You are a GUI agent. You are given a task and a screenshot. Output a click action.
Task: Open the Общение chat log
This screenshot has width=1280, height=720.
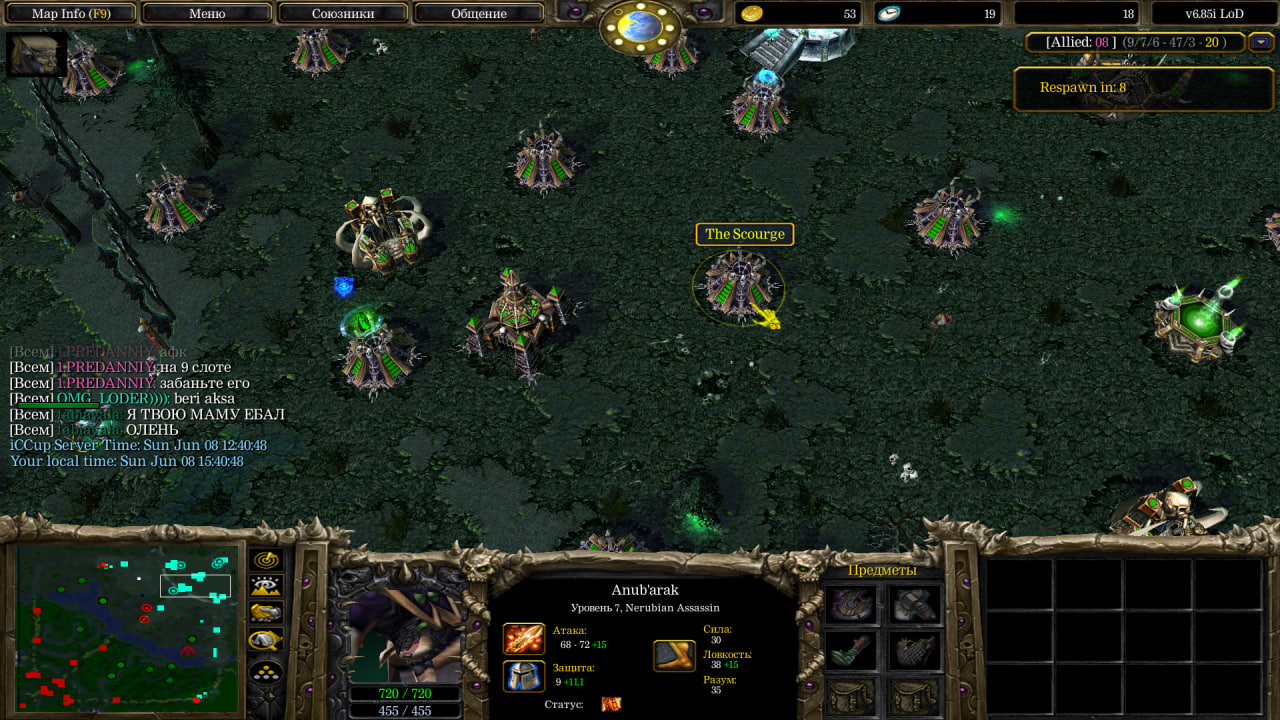click(x=478, y=14)
